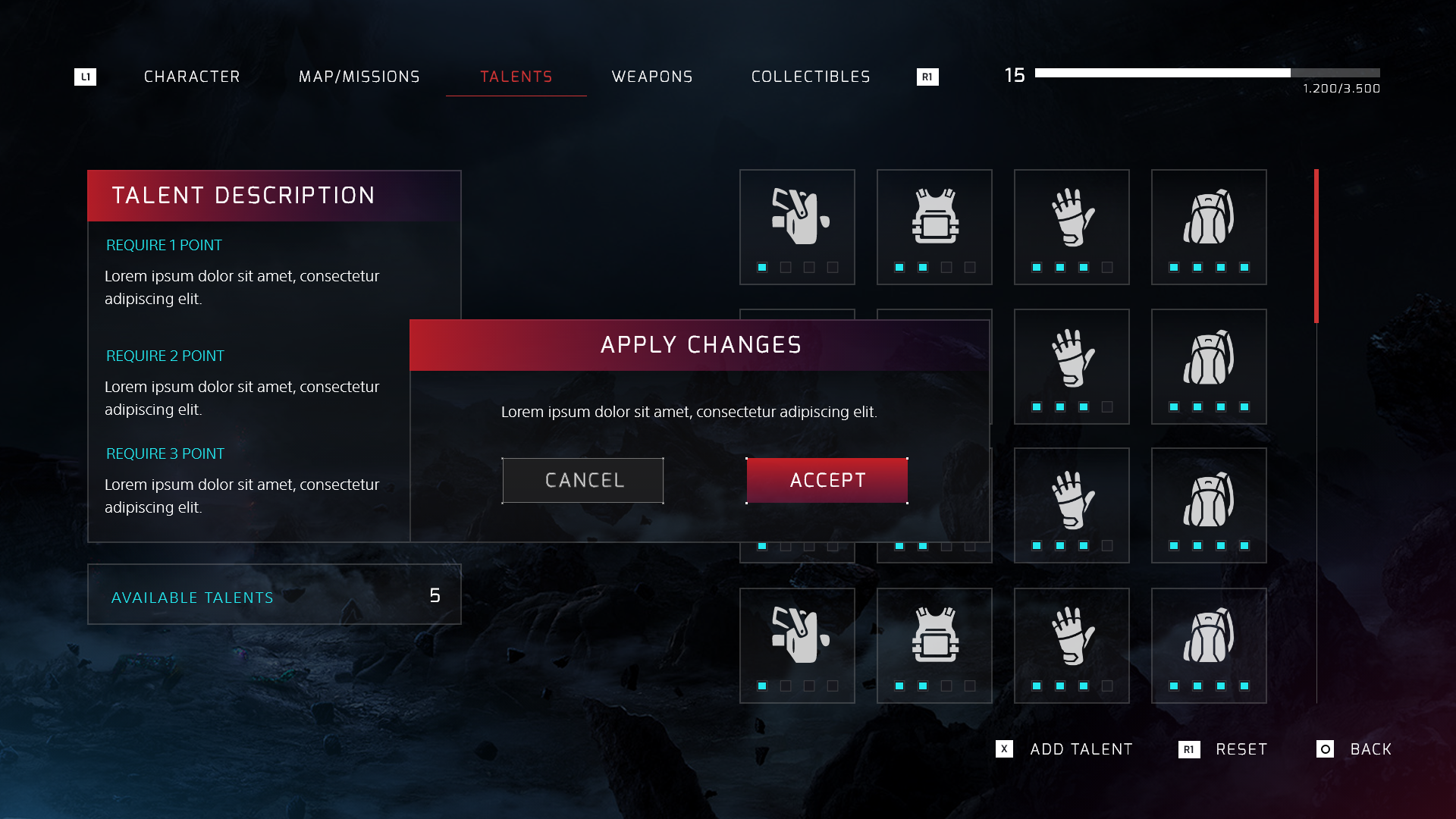Select the TALENTS tab
Image resolution: width=1456 pixels, height=819 pixels.
pyautogui.click(x=516, y=77)
